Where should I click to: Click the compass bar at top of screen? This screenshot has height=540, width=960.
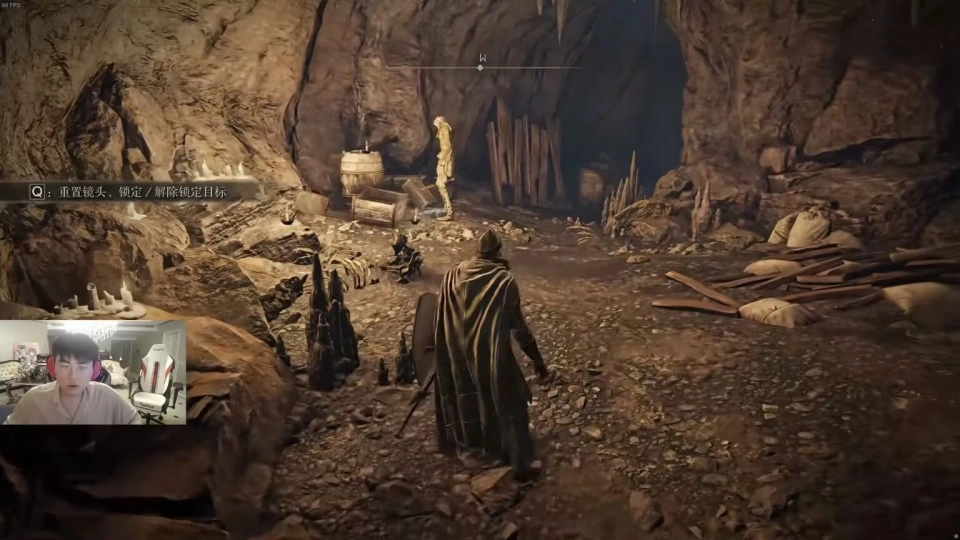tap(482, 66)
